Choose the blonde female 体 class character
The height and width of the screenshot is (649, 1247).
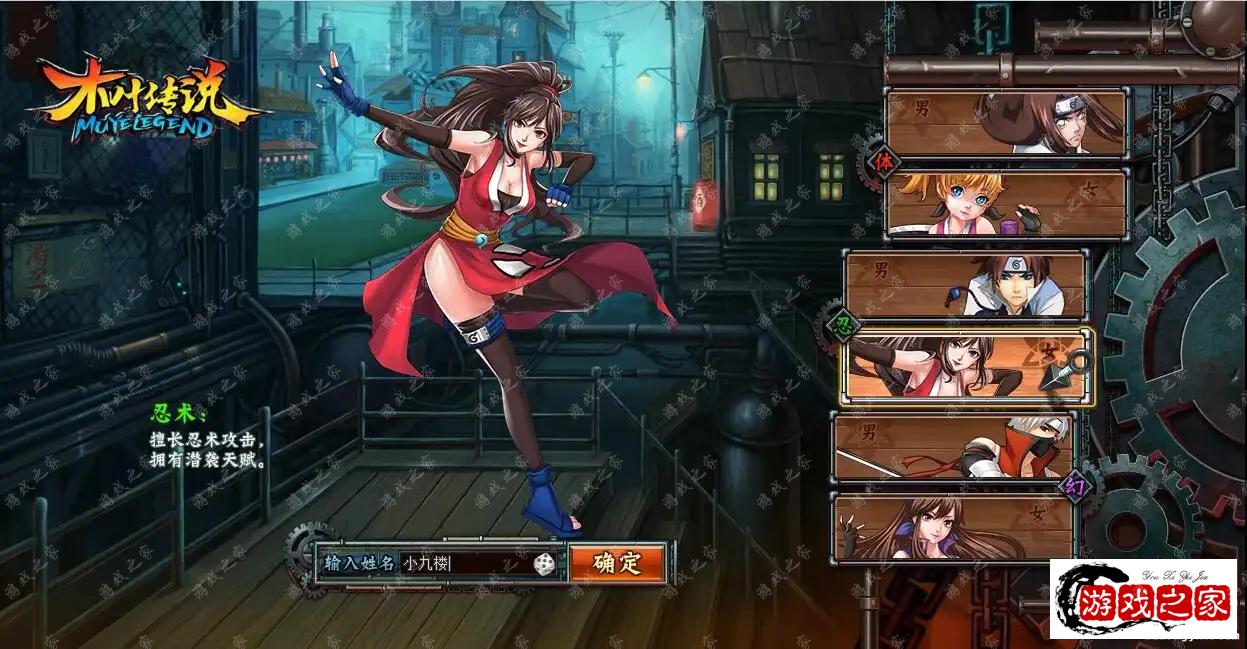[1006, 203]
